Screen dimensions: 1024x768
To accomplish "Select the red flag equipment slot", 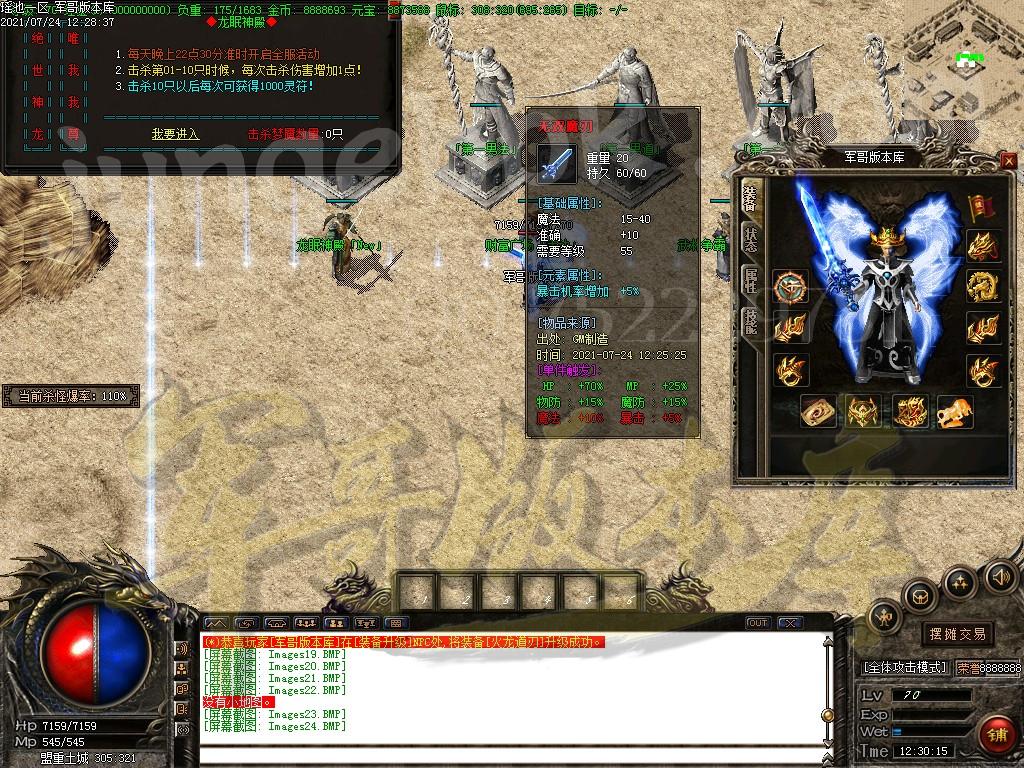I will tap(981, 206).
